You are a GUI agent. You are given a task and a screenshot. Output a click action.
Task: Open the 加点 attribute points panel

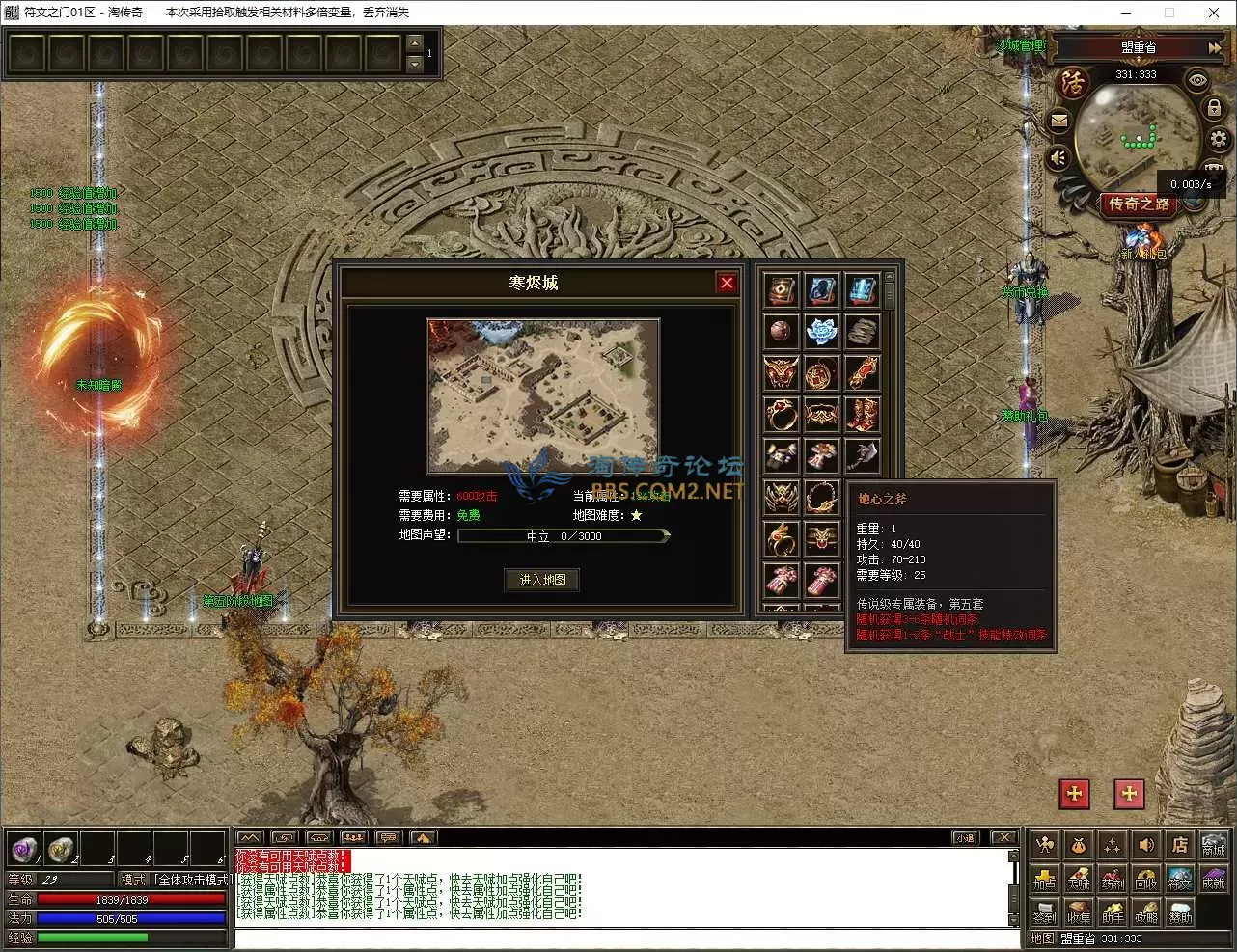[1044, 879]
